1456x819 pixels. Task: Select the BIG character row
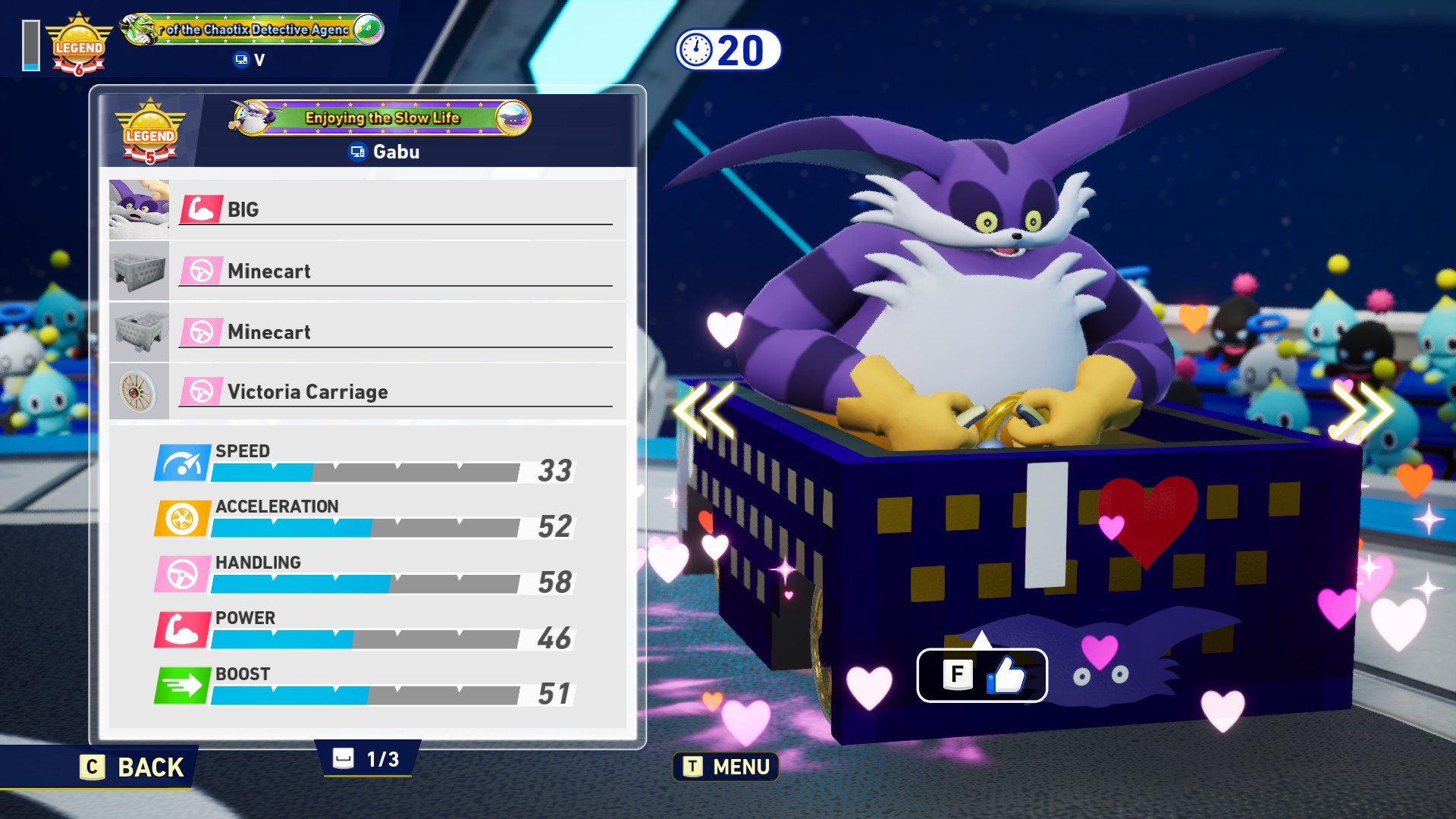368,209
